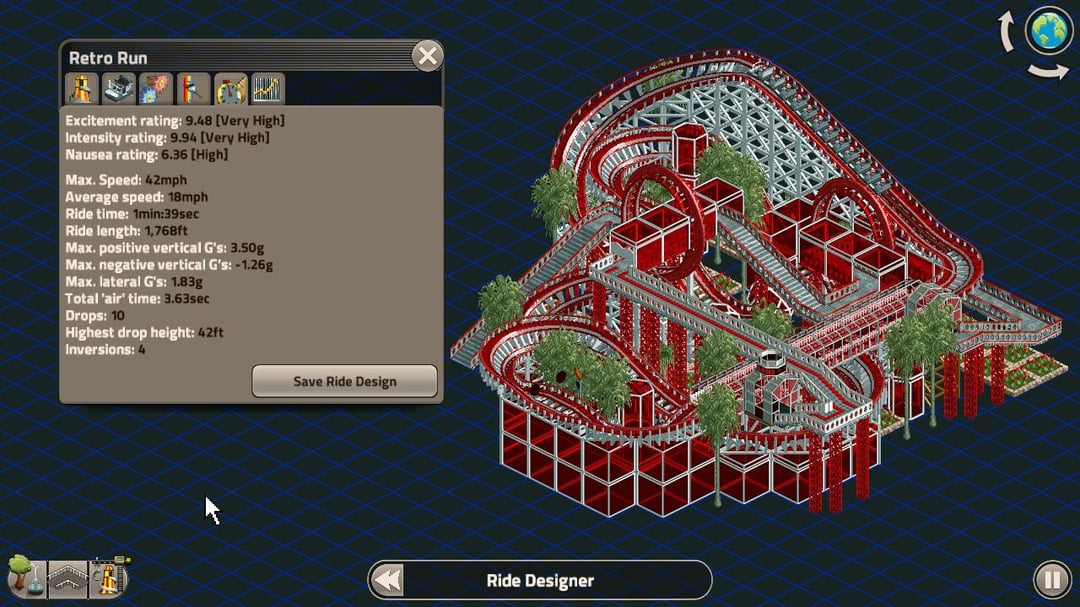The image size is (1080, 607).
Task: Open the gears operating options tab
Action: click(x=156, y=89)
